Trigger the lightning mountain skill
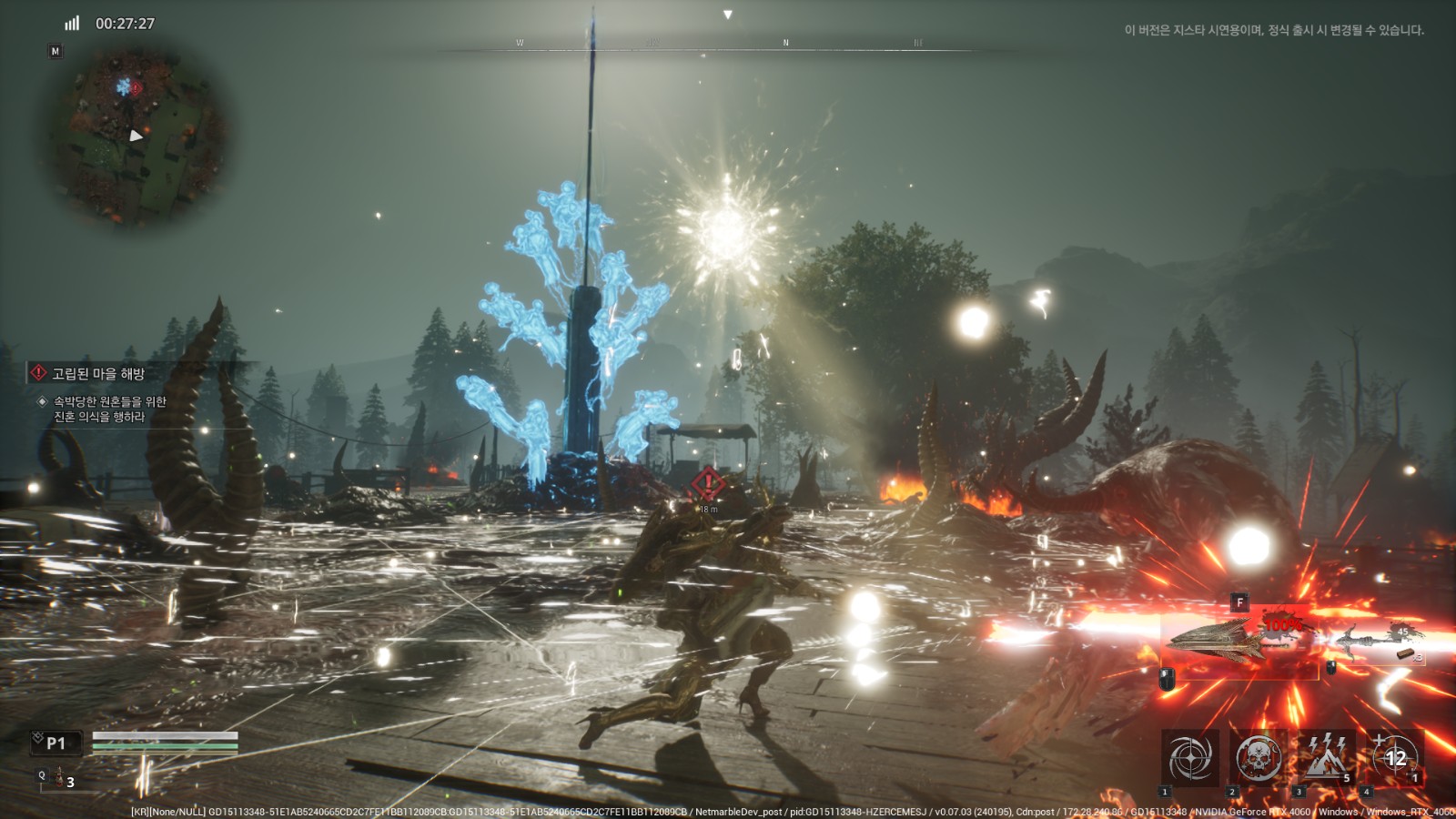The width and height of the screenshot is (1456, 819). tap(1325, 758)
